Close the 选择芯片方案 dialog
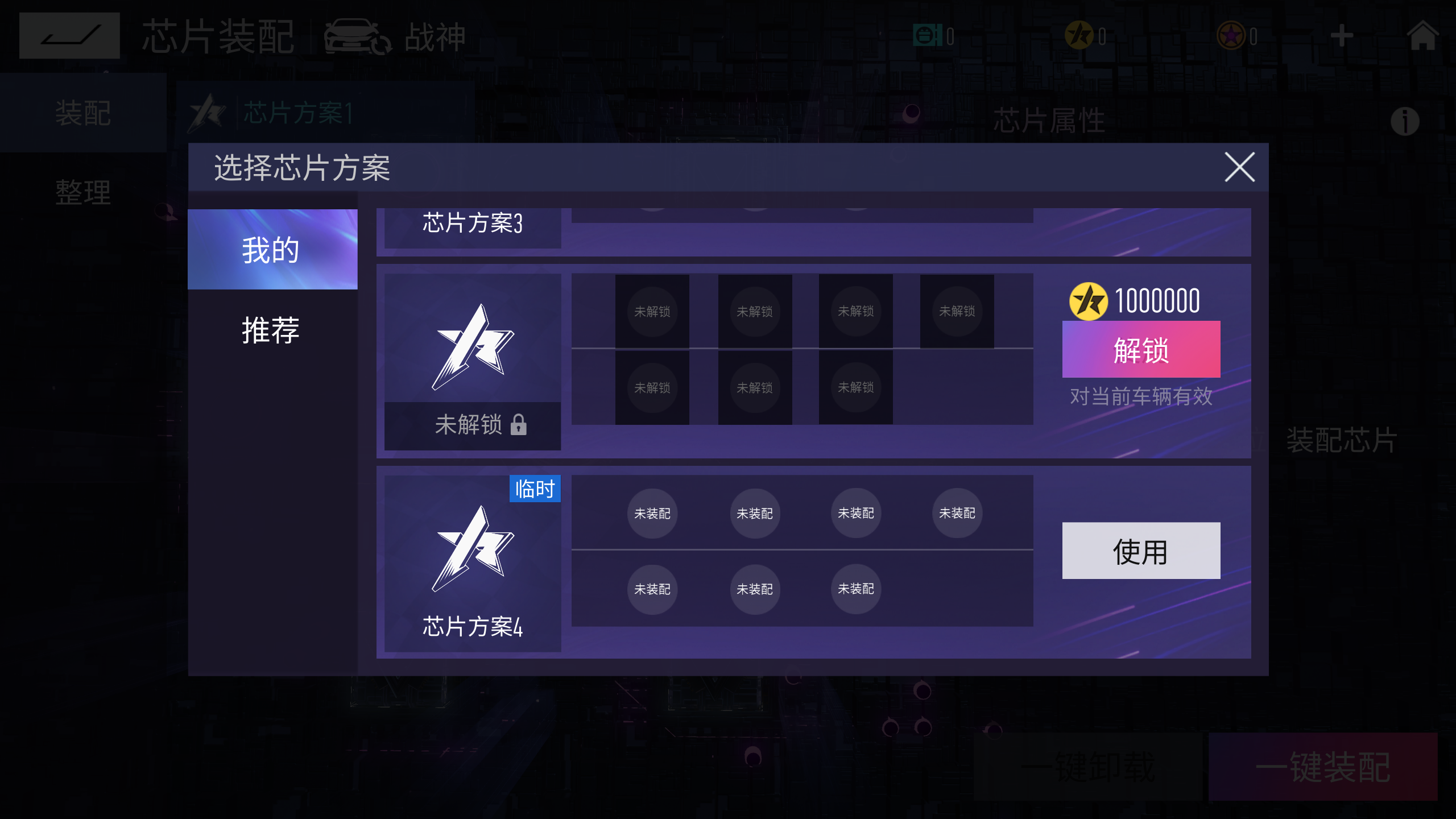 point(1240,166)
